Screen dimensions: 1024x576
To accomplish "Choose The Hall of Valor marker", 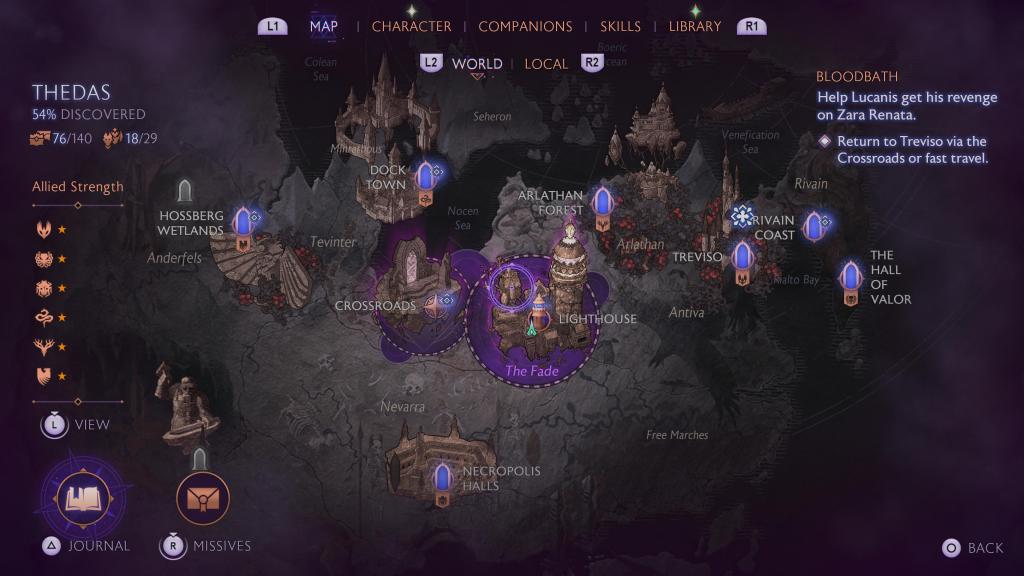I will 851,276.
